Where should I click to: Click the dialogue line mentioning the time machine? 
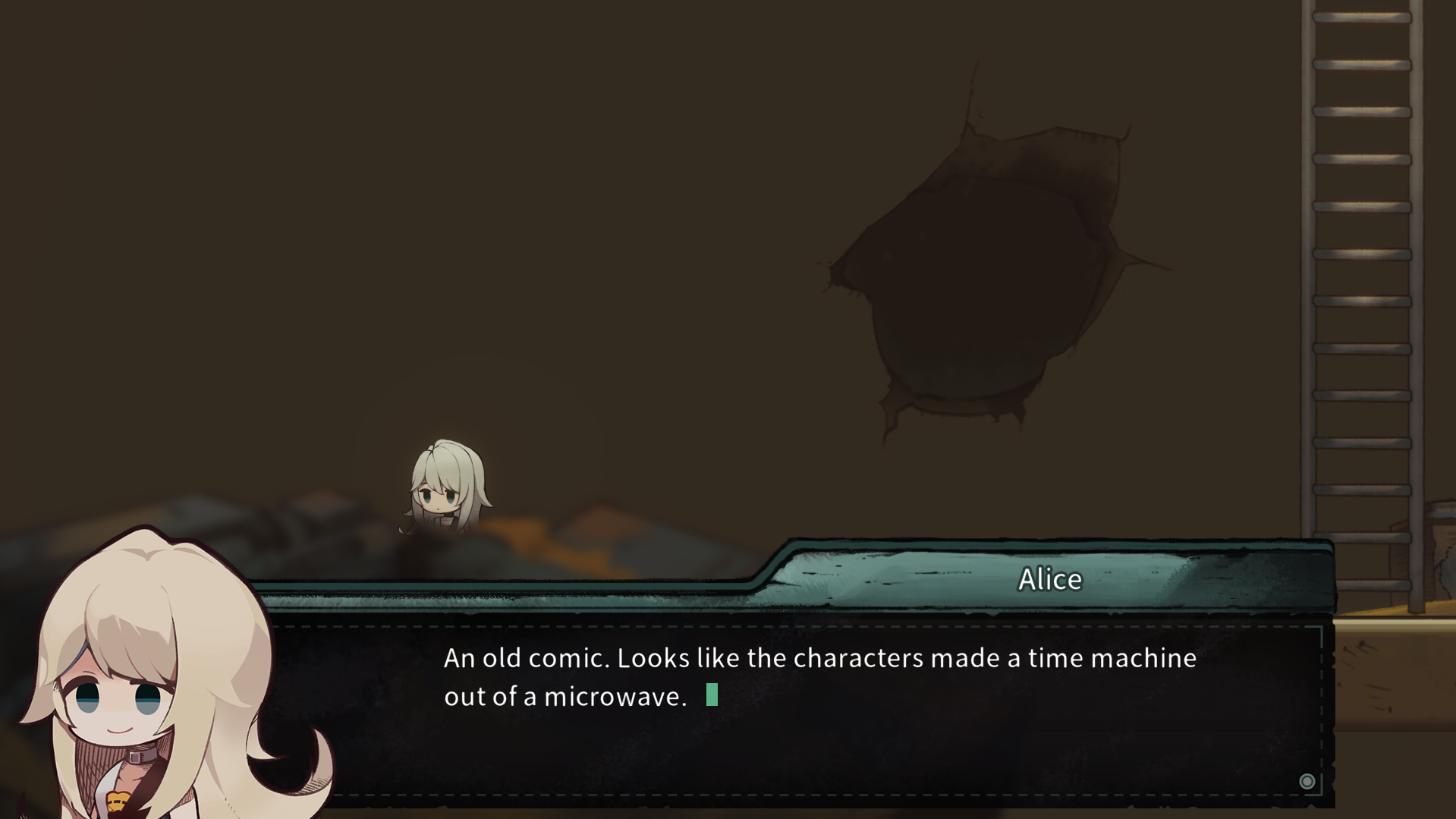(x=819, y=659)
